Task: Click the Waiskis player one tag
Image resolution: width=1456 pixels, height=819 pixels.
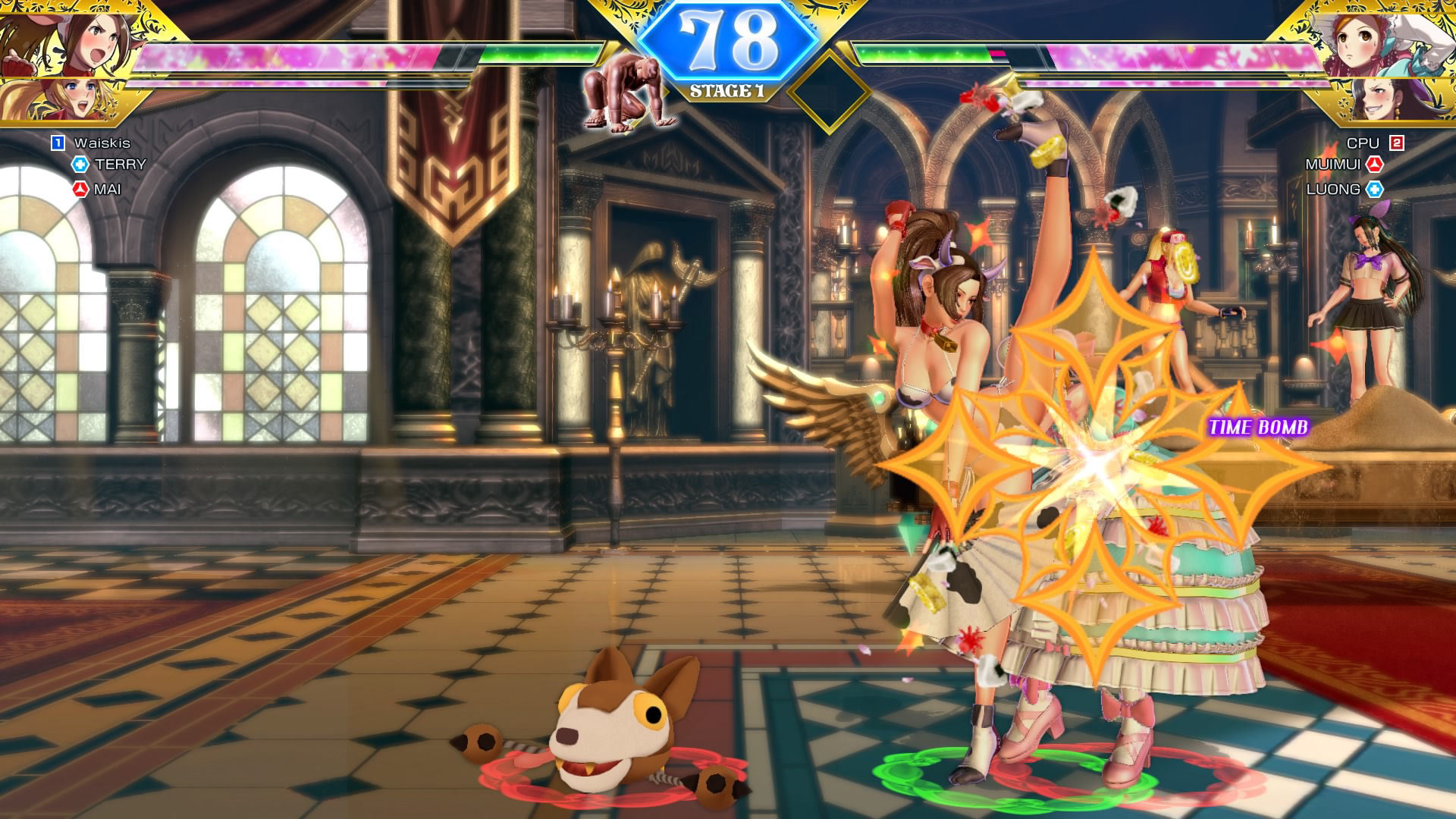Action: click(102, 143)
